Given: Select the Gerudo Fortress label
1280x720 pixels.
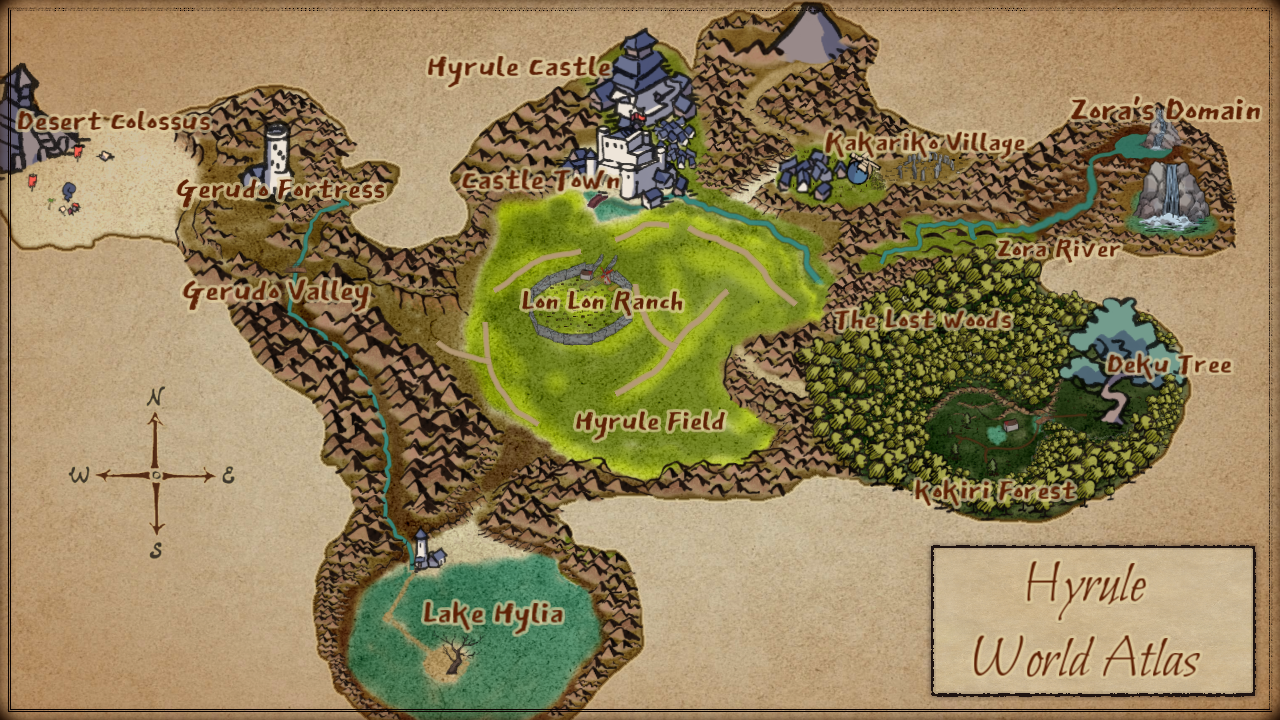Looking at the screenshot, I should pyautogui.click(x=281, y=189).
